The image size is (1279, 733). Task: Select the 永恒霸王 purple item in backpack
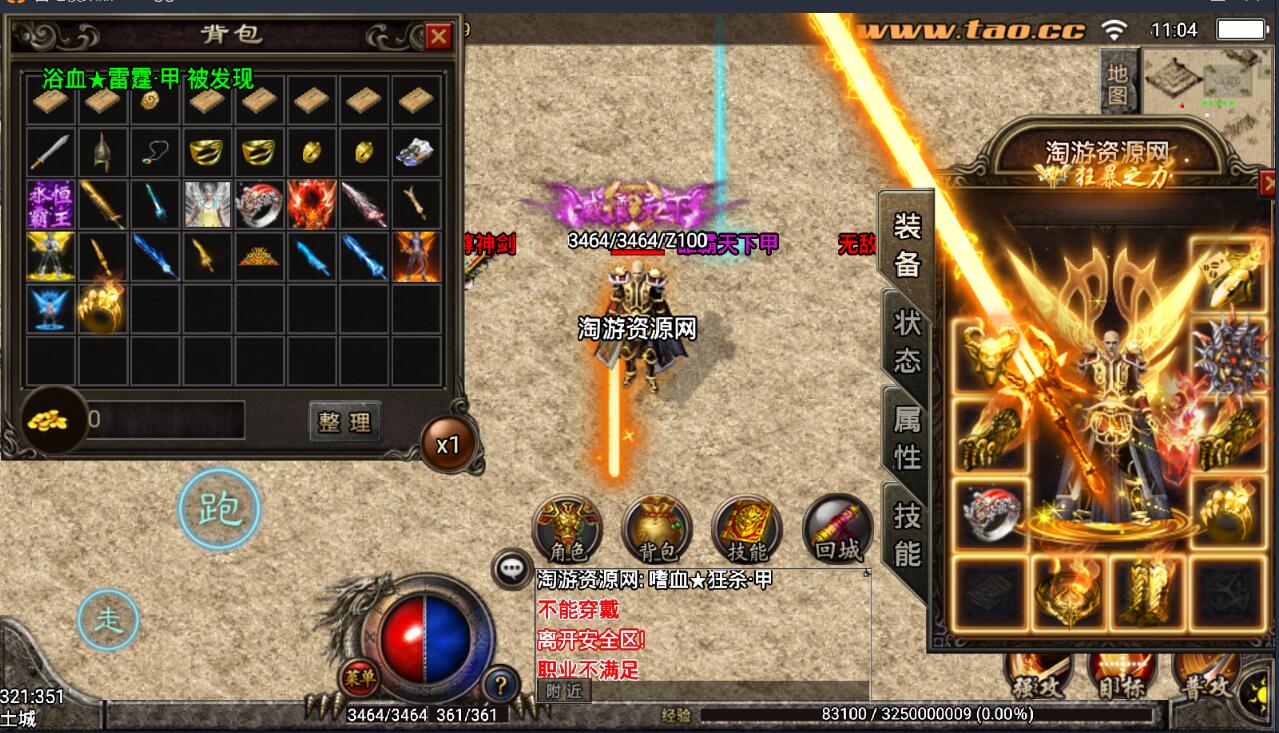(x=49, y=204)
